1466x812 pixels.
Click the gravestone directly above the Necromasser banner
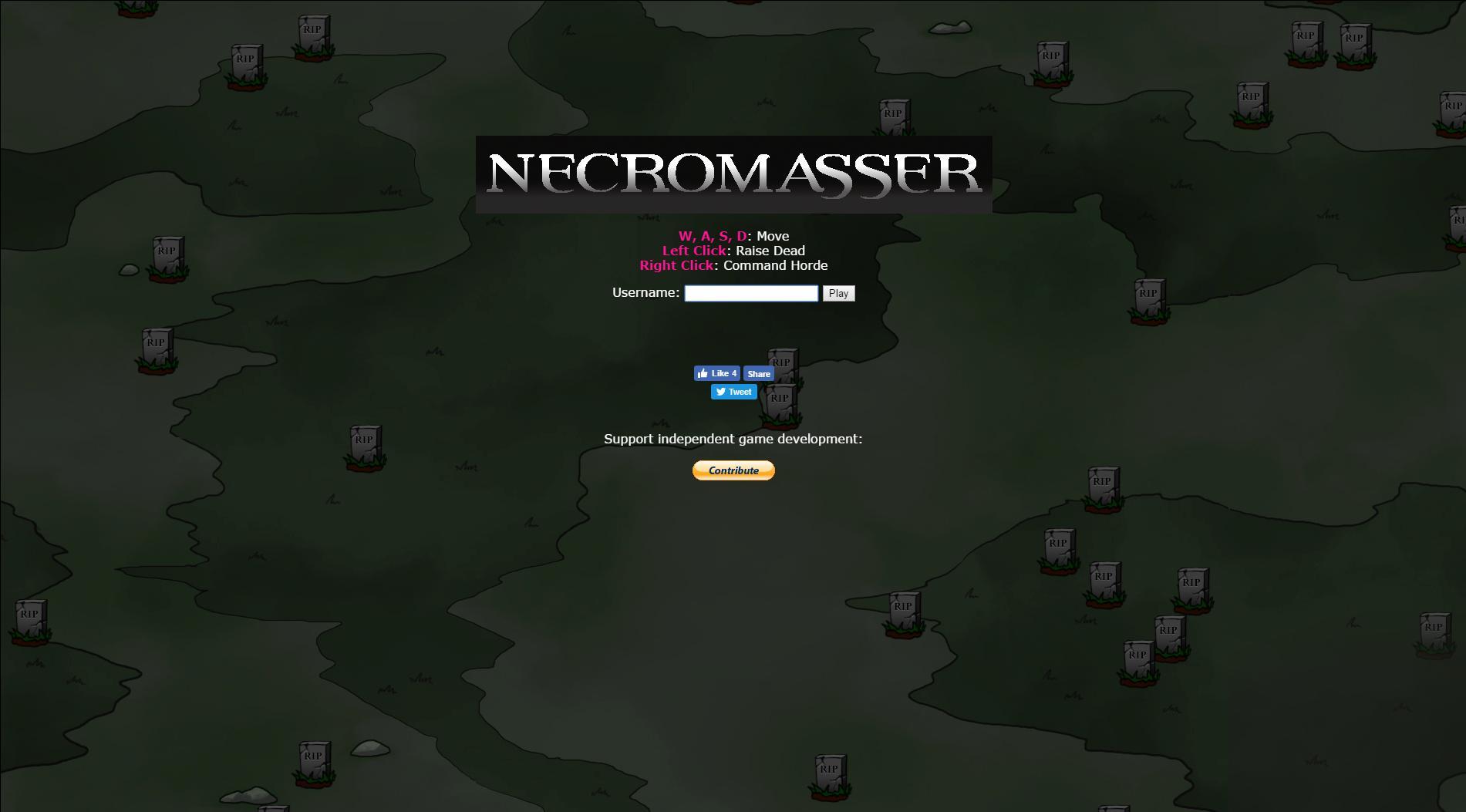pos(895,117)
